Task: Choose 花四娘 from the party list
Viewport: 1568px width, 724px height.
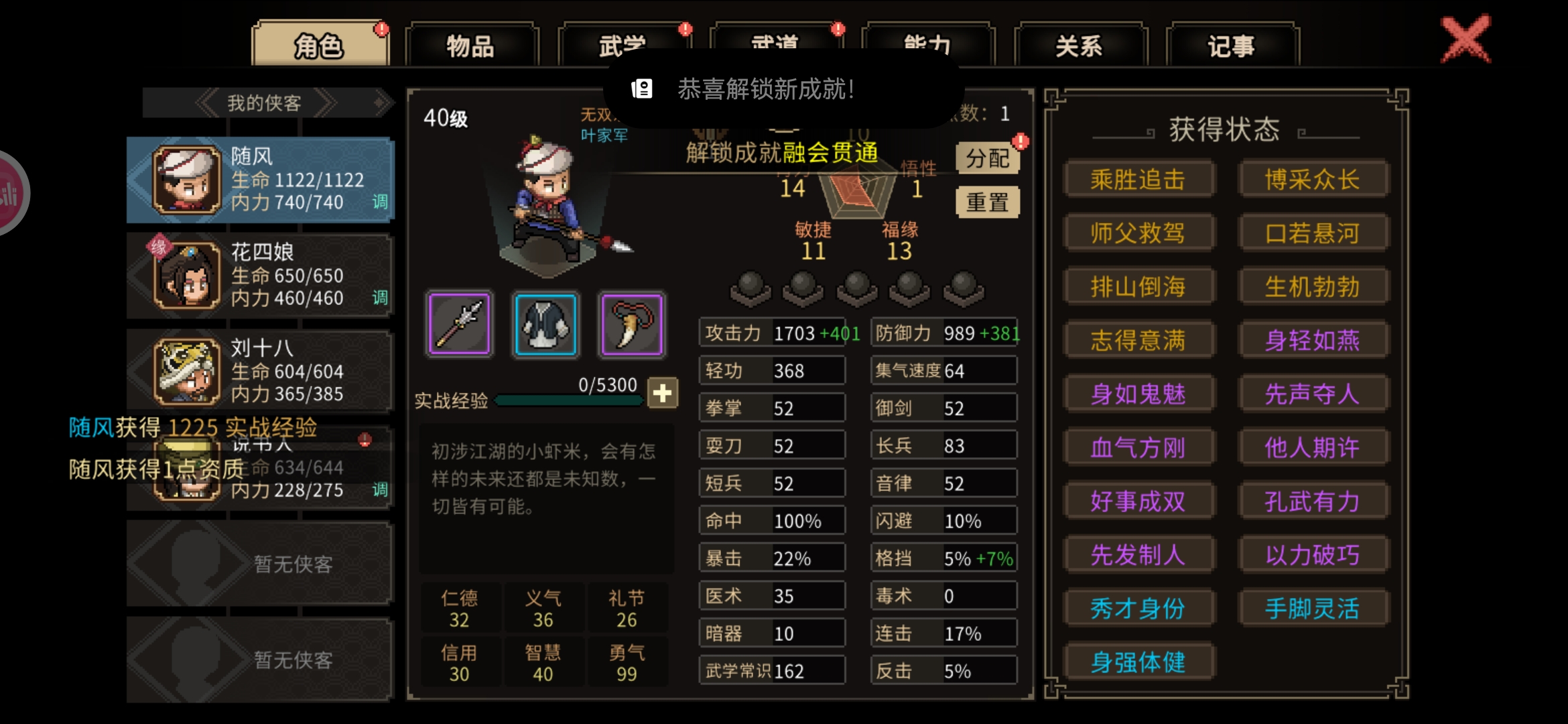Action: 260,275
